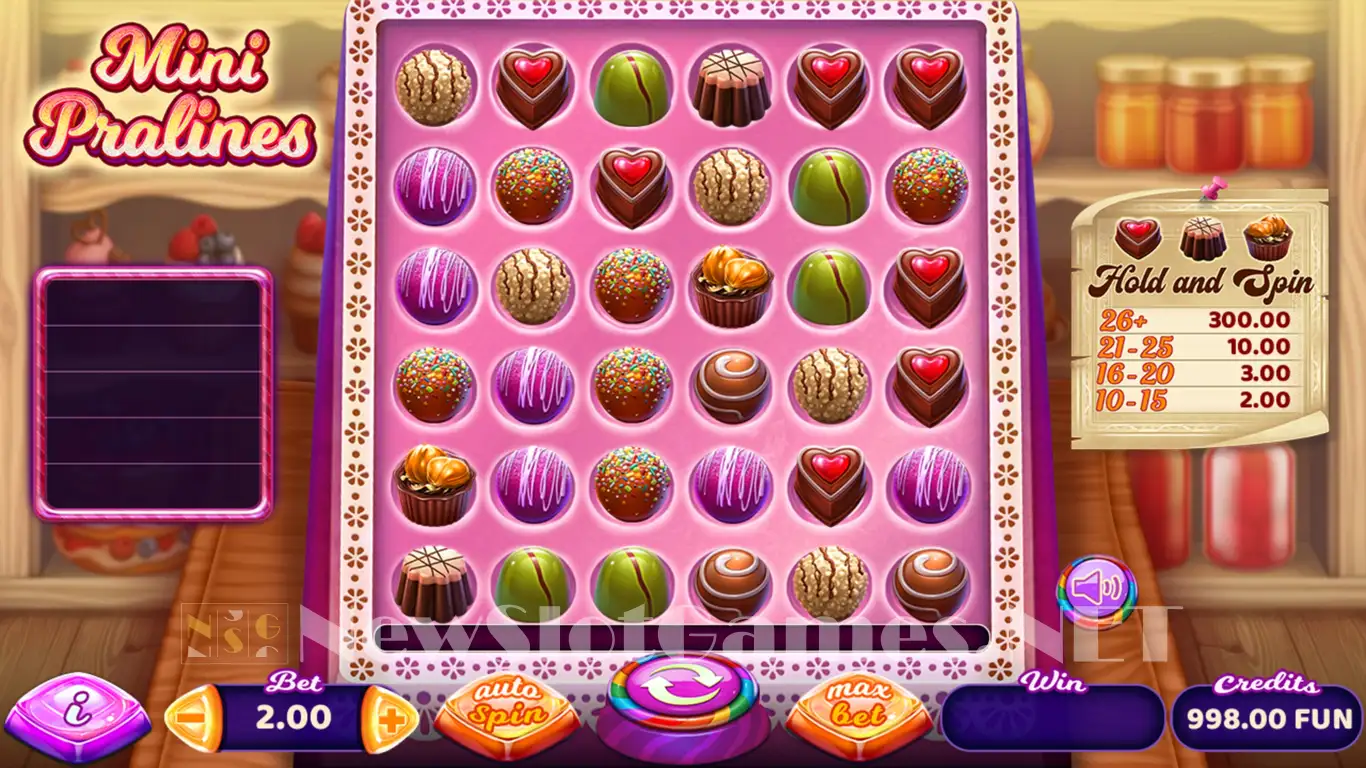Toggle the sound speaker icon

[x=1096, y=589]
